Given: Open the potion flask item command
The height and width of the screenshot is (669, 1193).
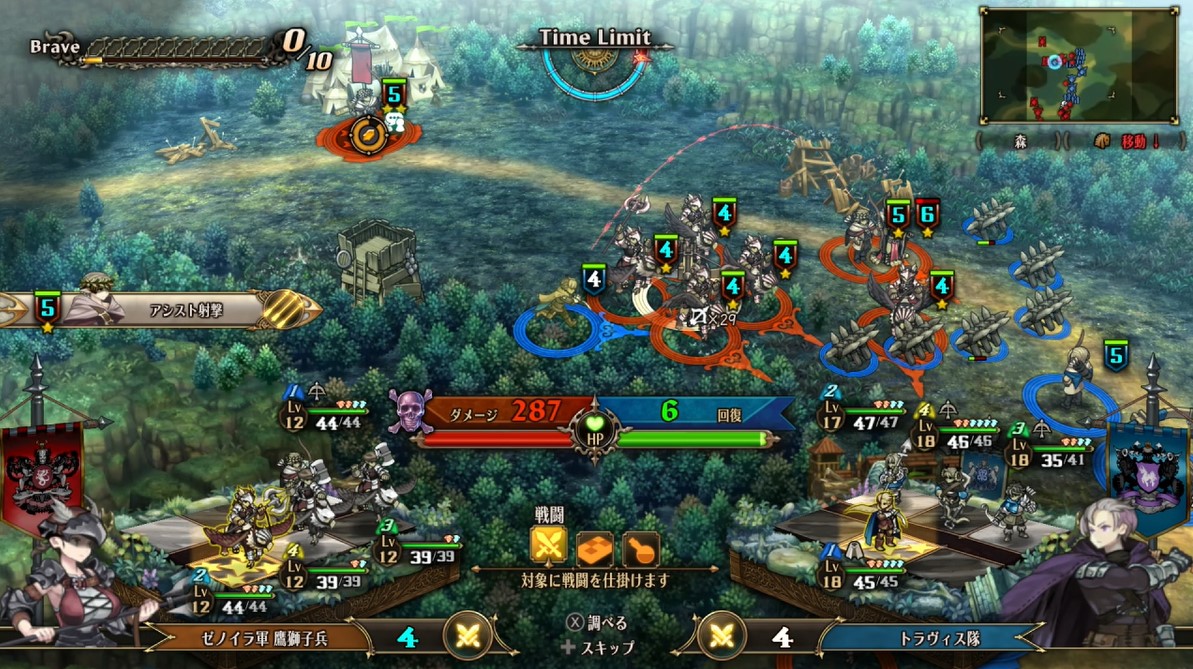Looking at the screenshot, I should pos(640,547).
